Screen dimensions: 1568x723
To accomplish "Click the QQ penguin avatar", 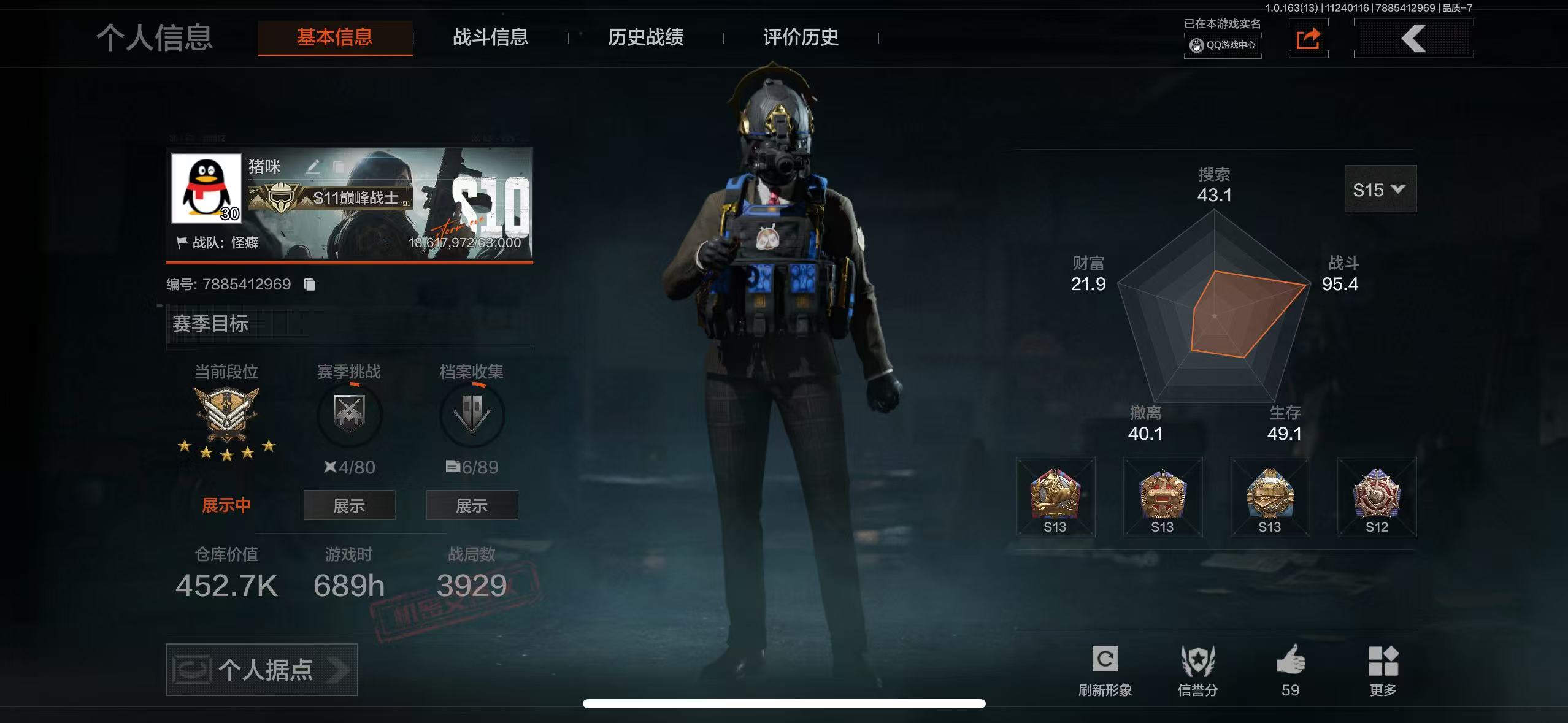I will pyautogui.click(x=207, y=188).
